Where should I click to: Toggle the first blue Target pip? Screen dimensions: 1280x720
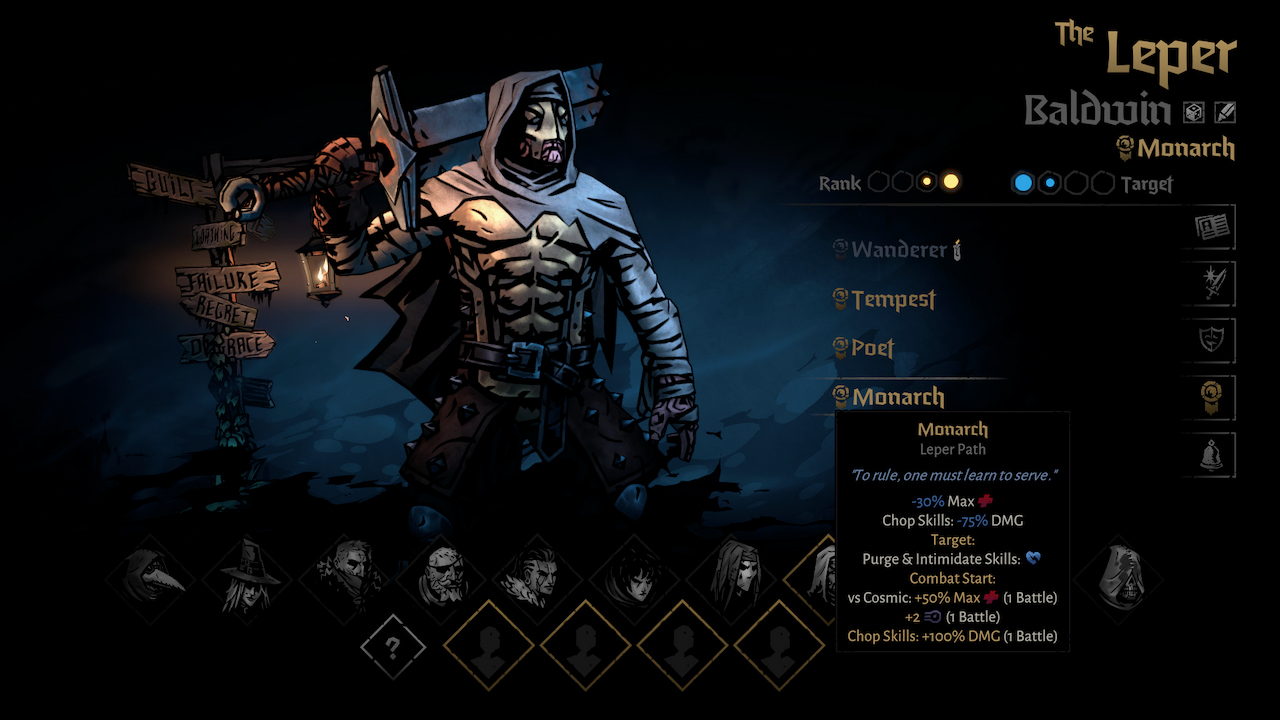[1023, 183]
